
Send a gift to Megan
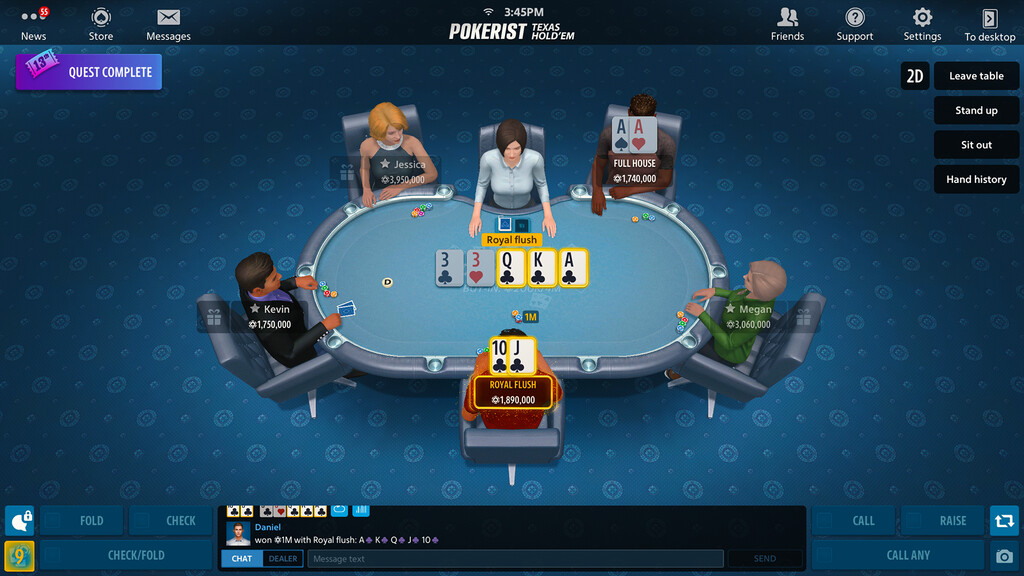pos(803,317)
